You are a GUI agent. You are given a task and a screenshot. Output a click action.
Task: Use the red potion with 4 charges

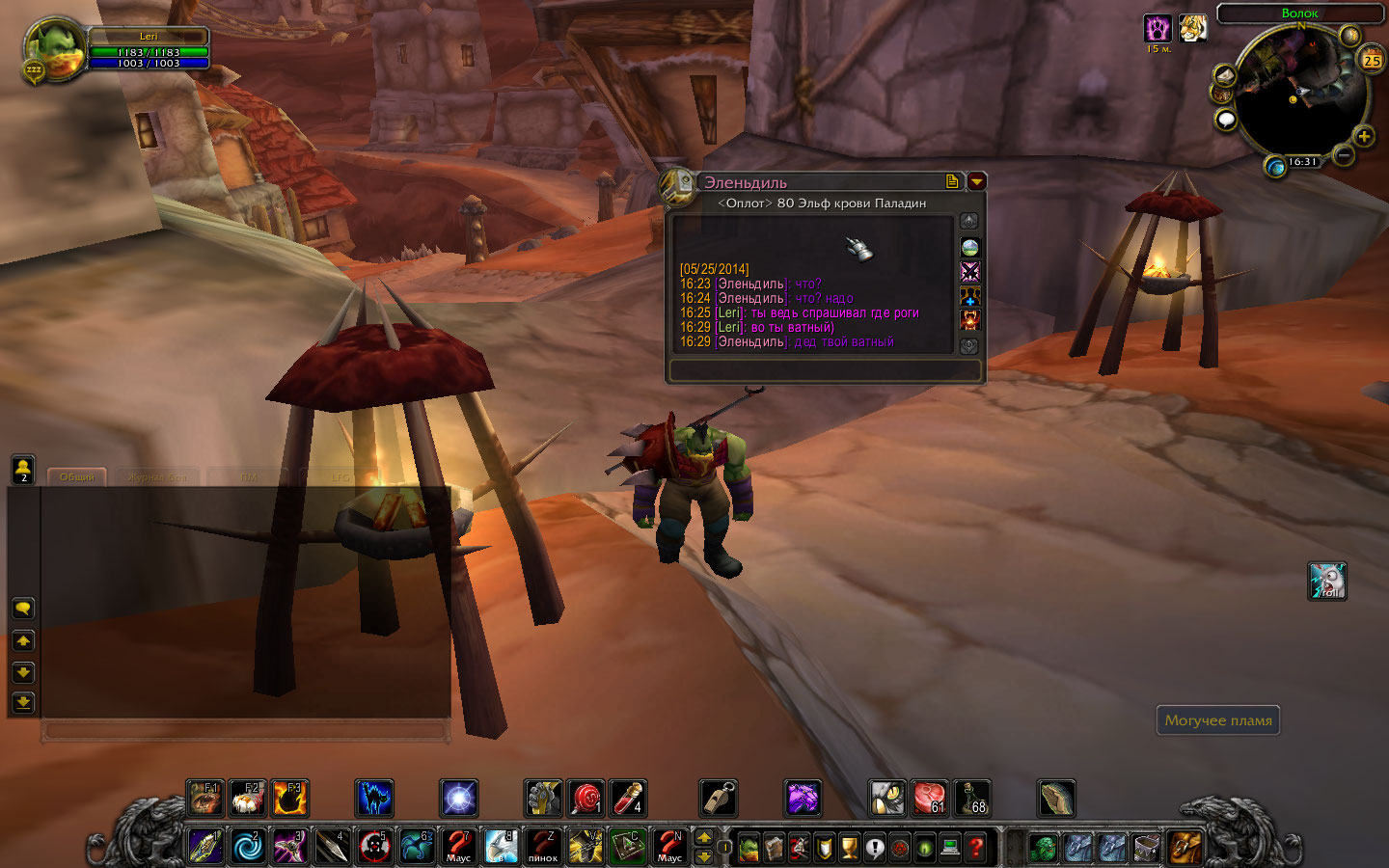coord(628,798)
